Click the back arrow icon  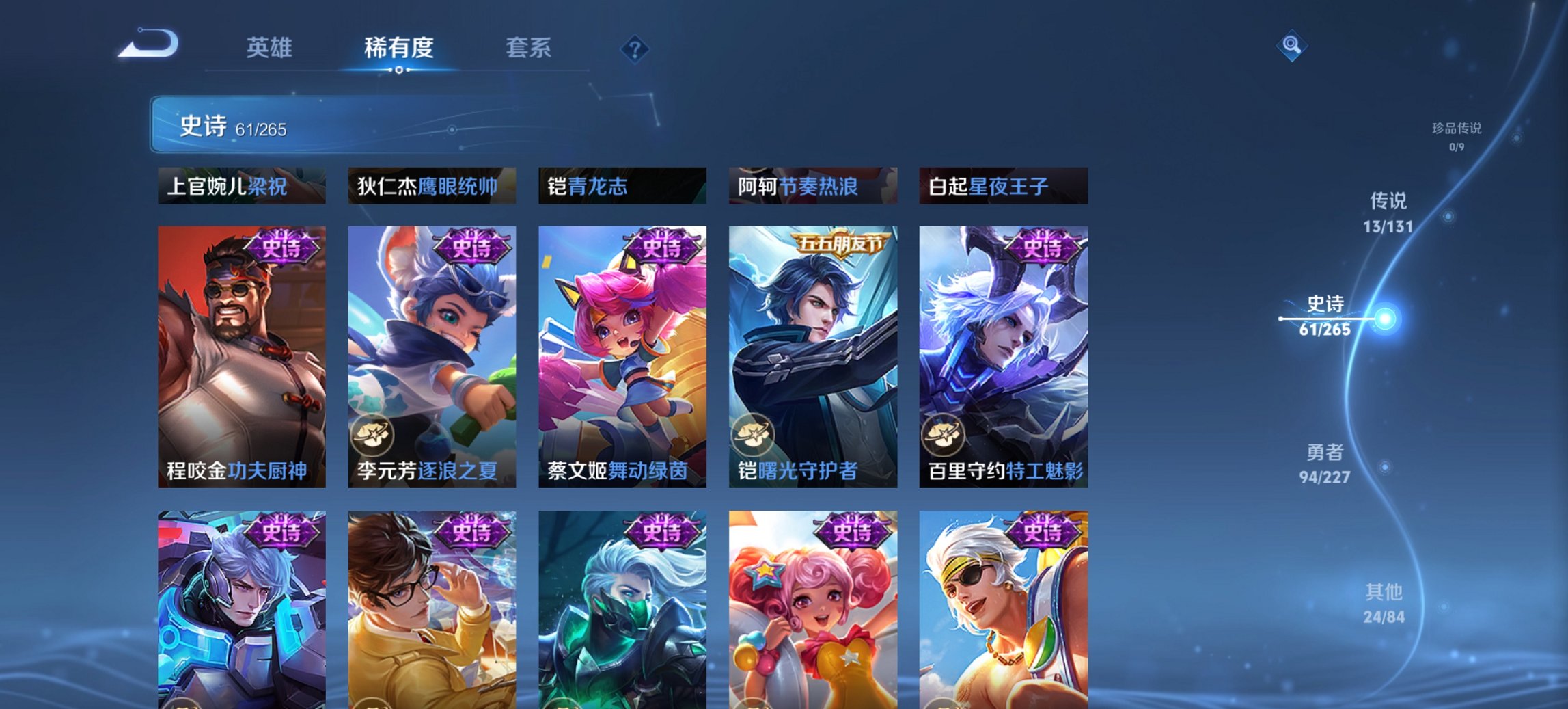click(x=149, y=43)
